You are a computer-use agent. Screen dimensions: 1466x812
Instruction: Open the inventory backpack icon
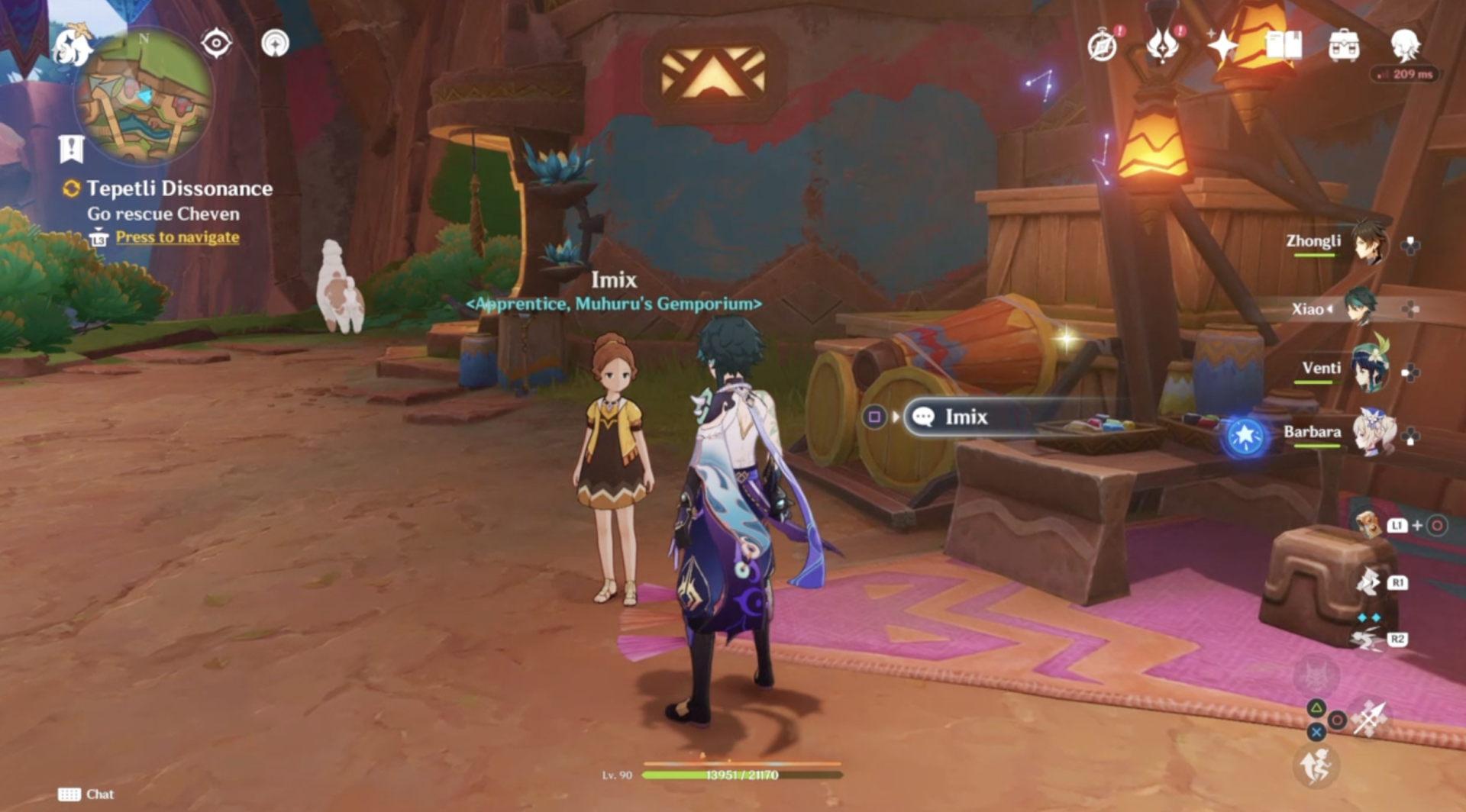point(1344,46)
